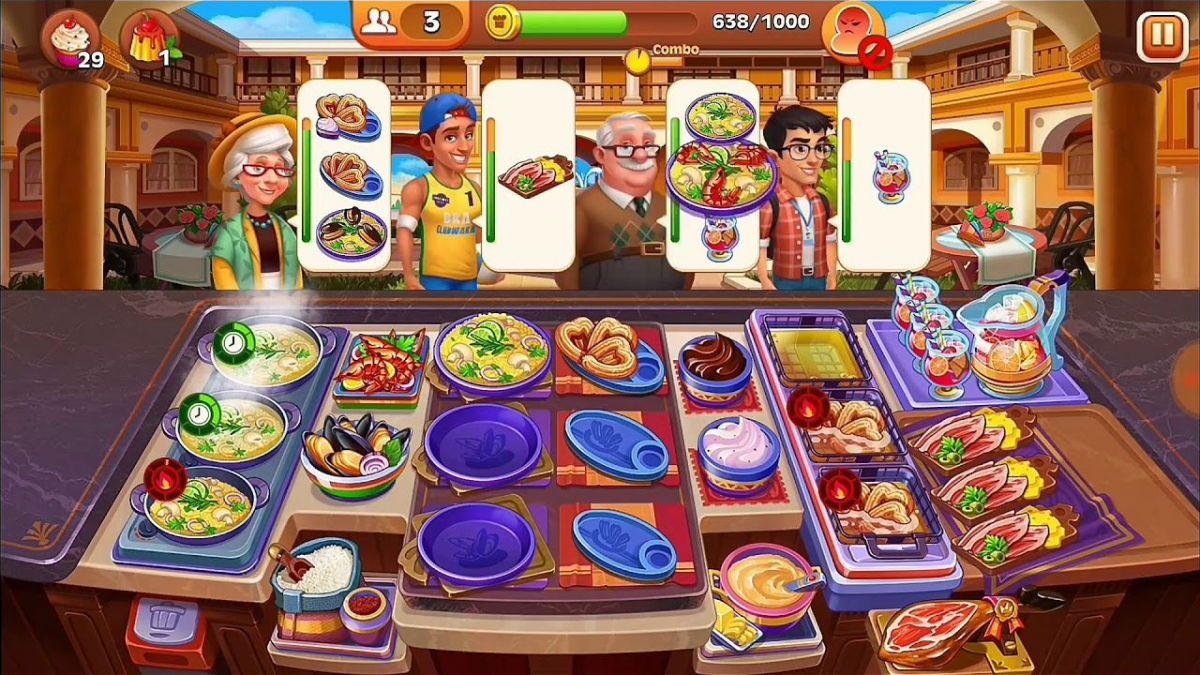
Task: Use the cupcake booster
Action: [x=70, y=40]
